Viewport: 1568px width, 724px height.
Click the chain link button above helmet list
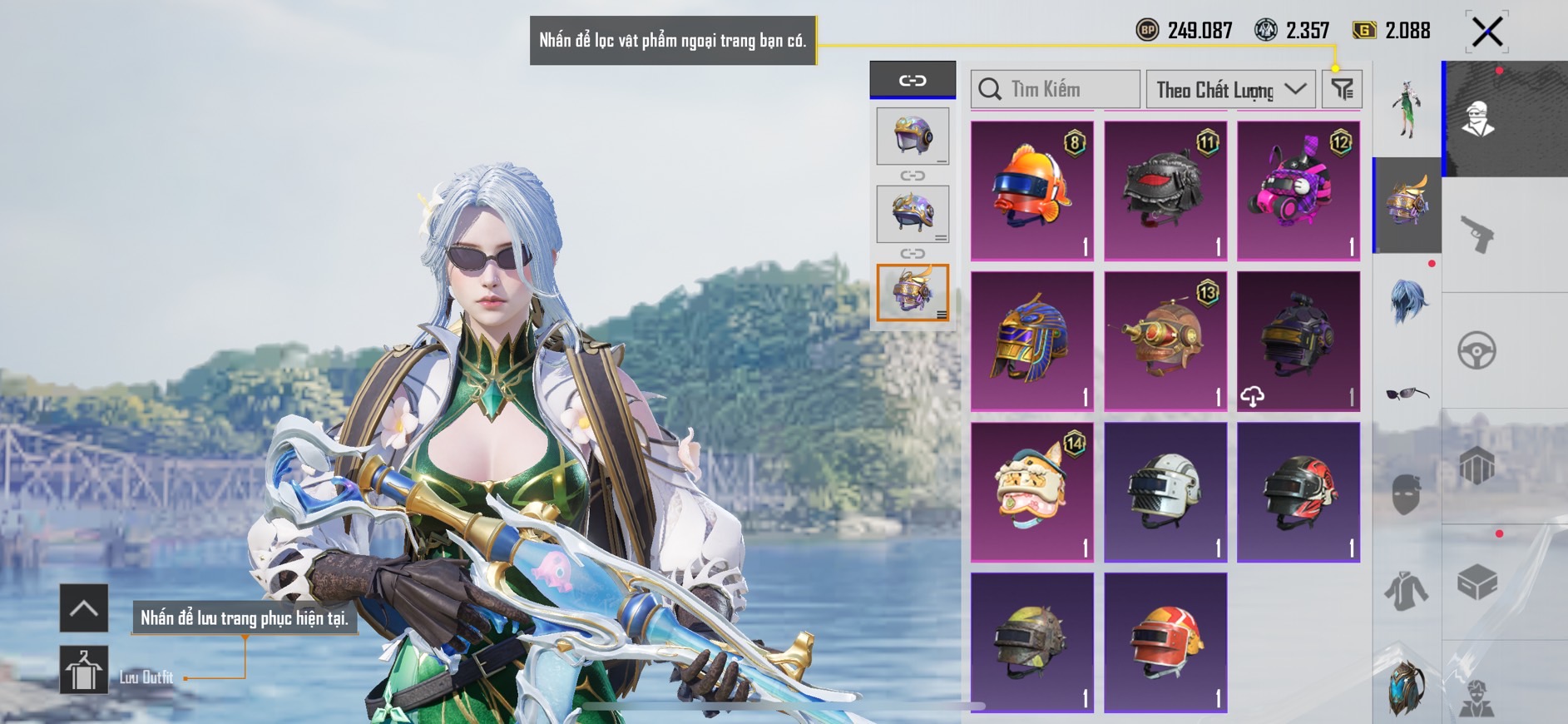(913, 81)
